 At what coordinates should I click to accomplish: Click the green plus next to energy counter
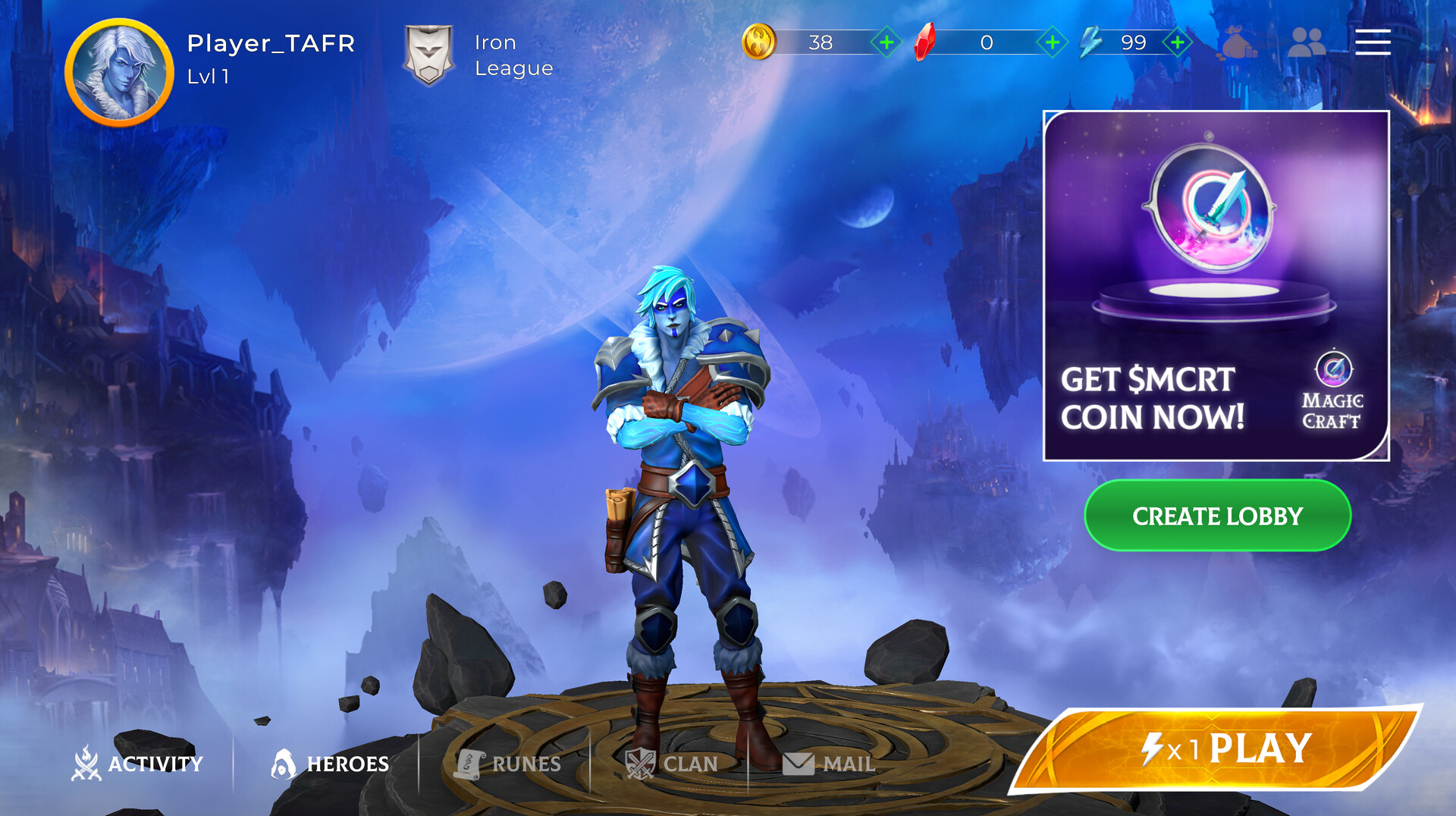[x=1176, y=43]
